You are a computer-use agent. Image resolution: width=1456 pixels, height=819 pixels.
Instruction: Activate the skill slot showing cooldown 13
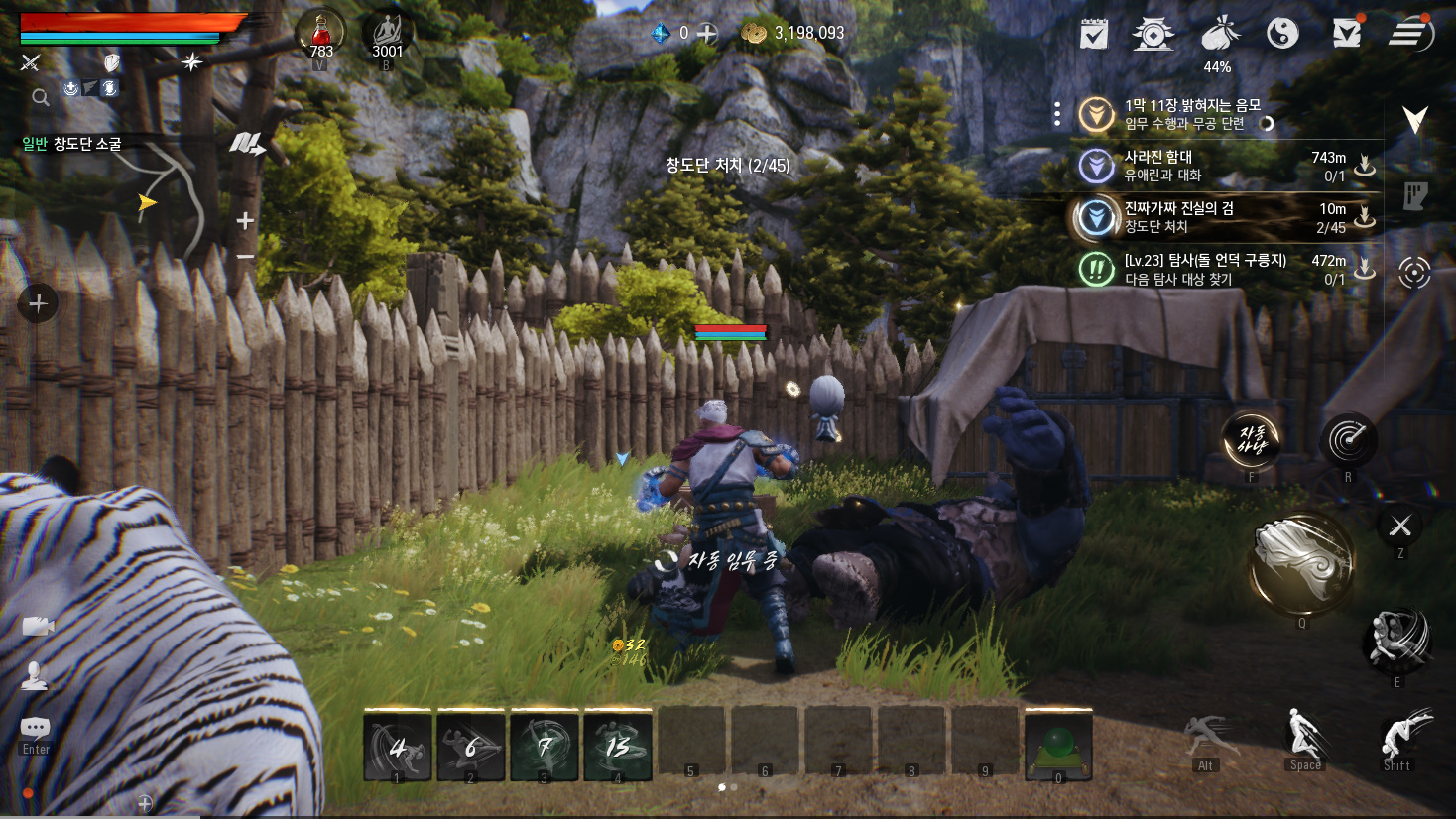tap(618, 746)
